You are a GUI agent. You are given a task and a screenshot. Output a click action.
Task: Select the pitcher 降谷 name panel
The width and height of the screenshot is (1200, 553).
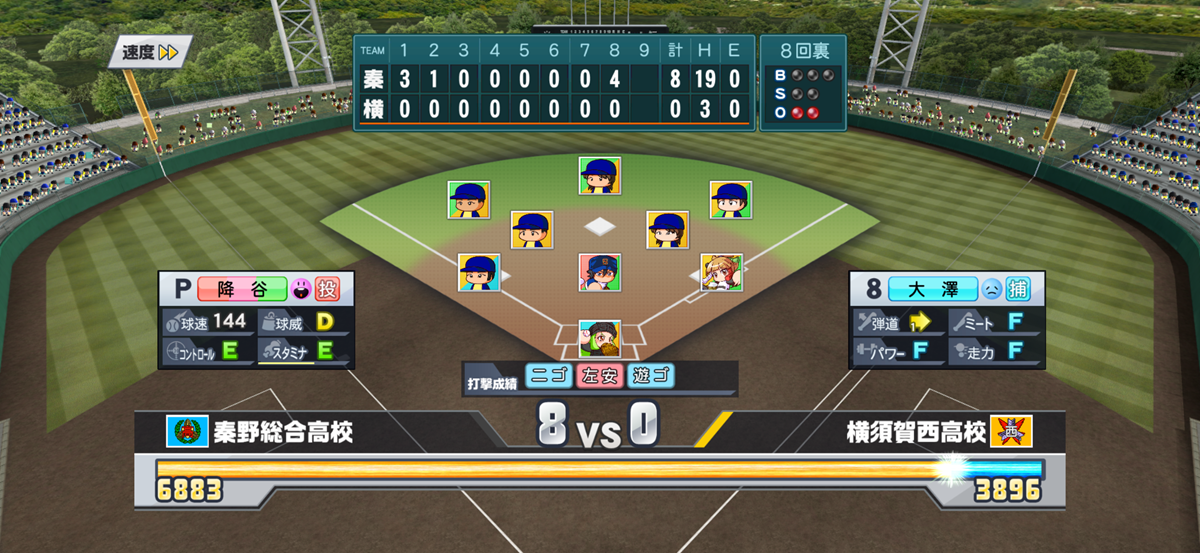coord(243,289)
